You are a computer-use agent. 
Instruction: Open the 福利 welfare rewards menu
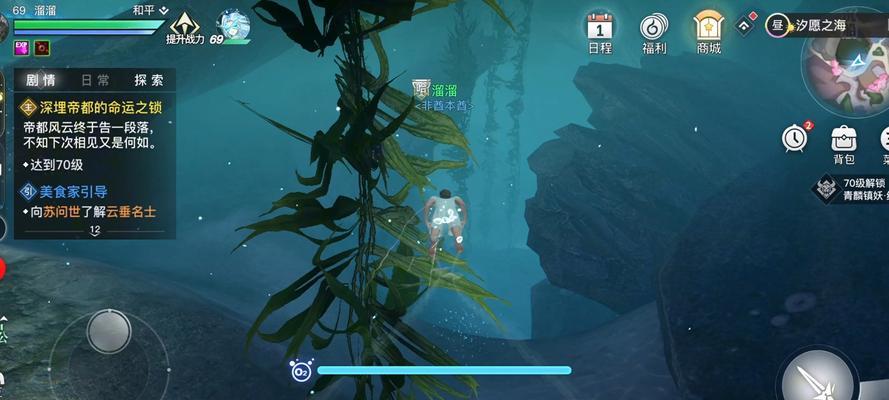pos(655,31)
